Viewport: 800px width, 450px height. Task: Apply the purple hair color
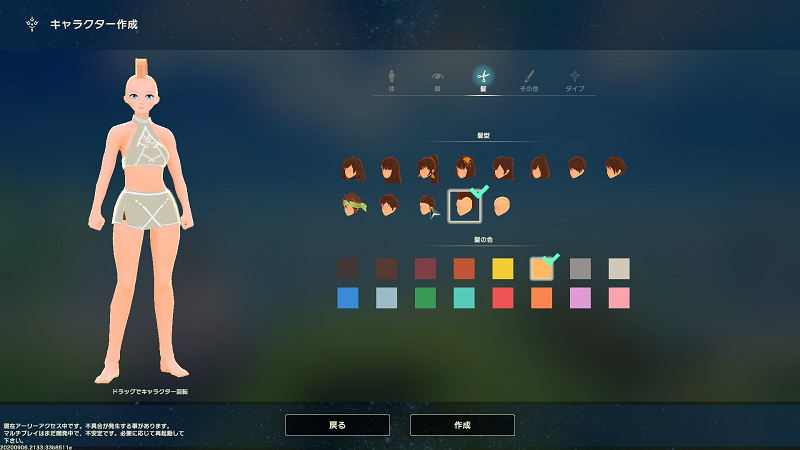[x=580, y=298]
